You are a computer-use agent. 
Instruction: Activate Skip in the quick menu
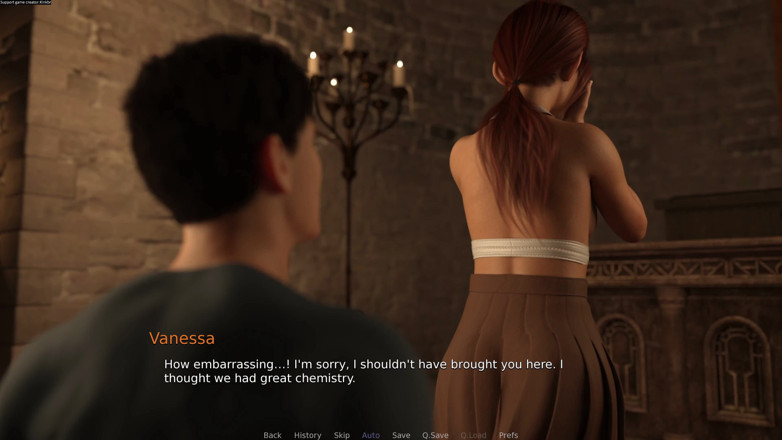coord(342,435)
